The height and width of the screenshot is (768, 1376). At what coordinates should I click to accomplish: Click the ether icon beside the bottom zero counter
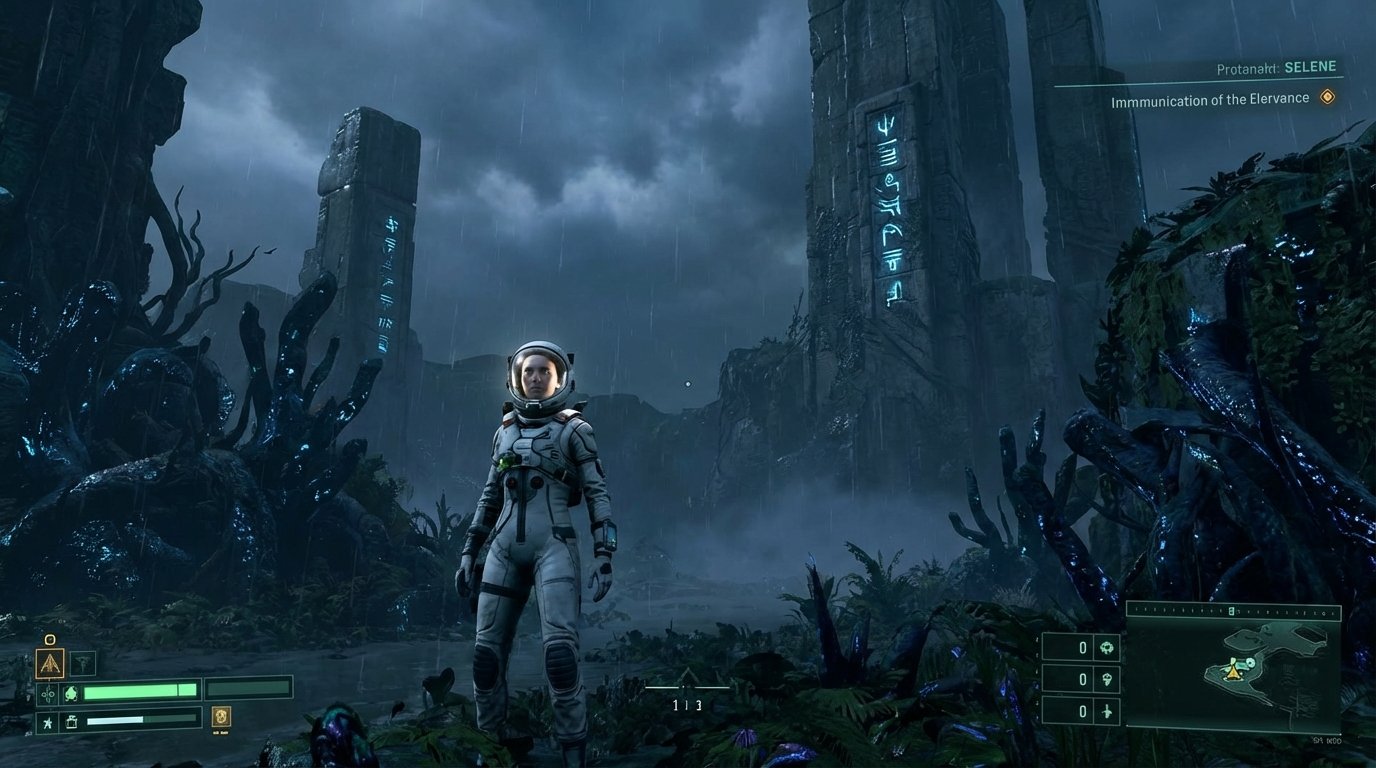[x=1107, y=712]
